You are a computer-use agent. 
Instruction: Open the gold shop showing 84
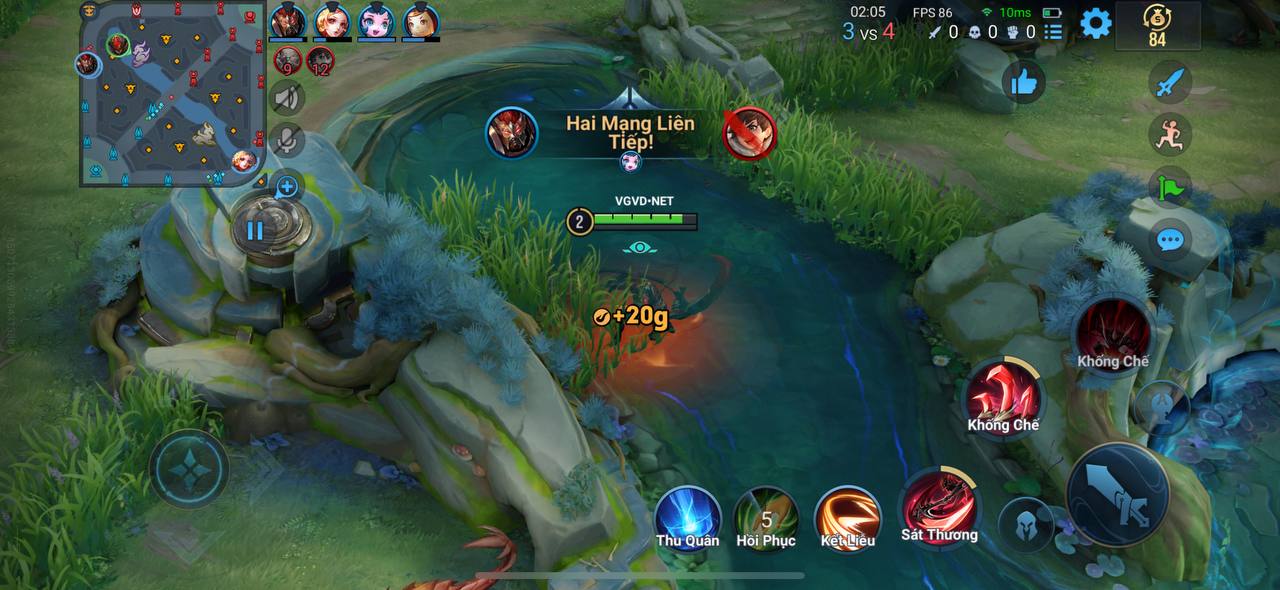coord(1157,25)
